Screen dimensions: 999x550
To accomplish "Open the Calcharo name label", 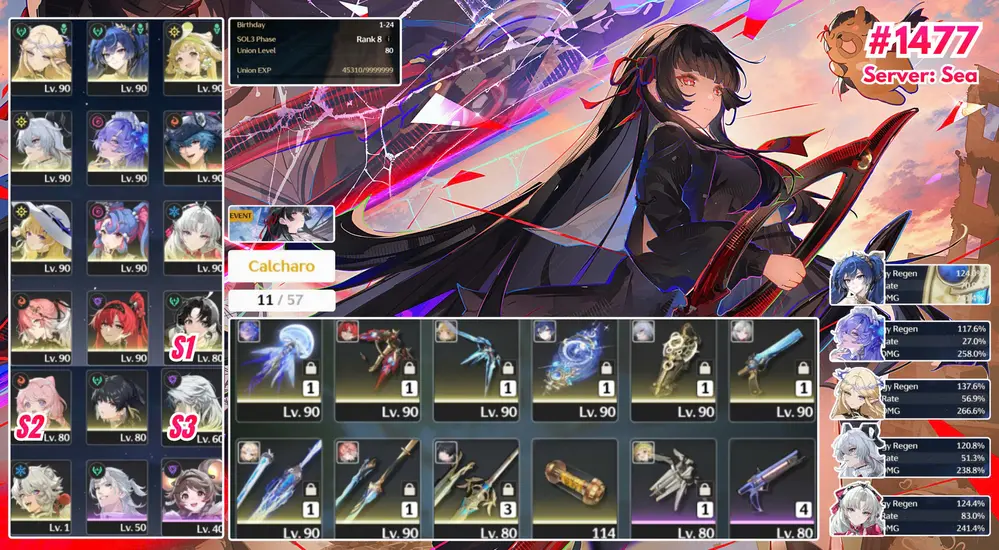I will (280, 268).
